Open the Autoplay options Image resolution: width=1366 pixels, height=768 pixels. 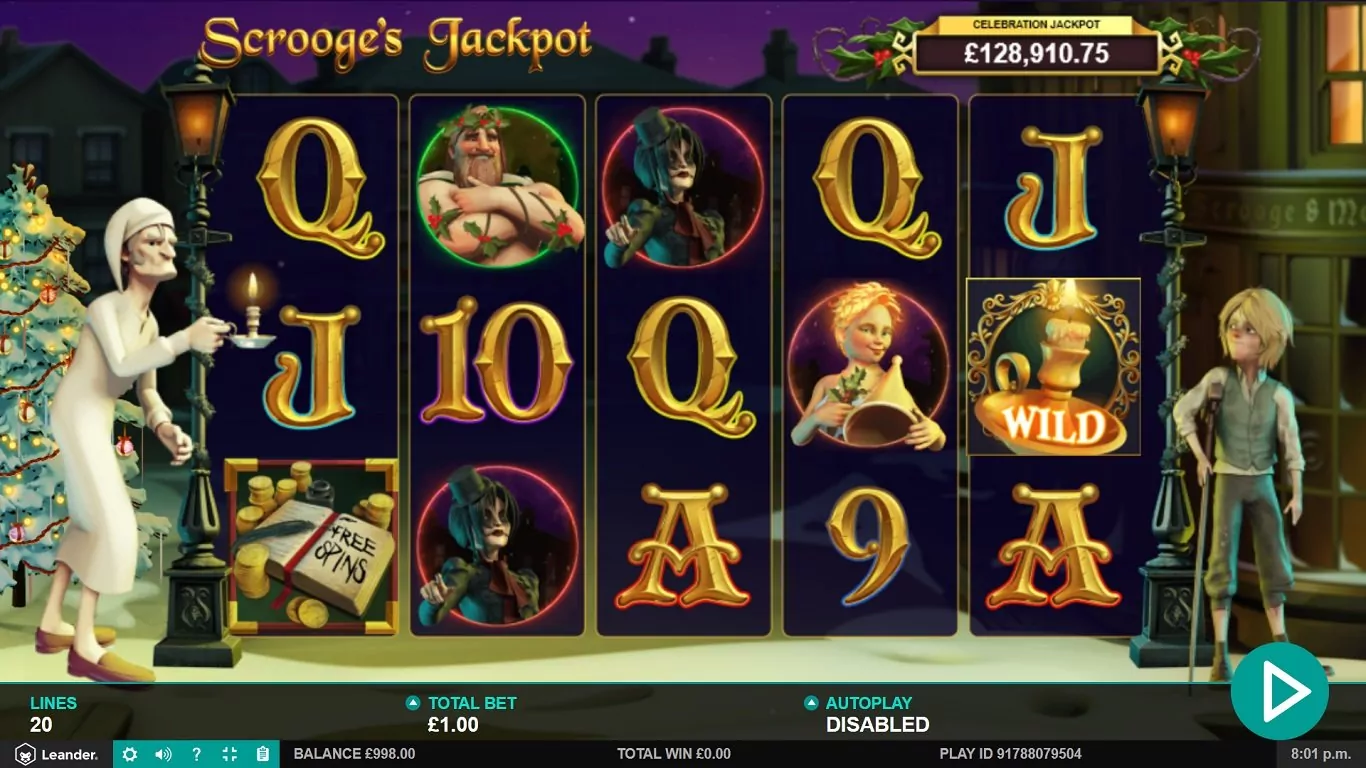(x=811, y=703)
